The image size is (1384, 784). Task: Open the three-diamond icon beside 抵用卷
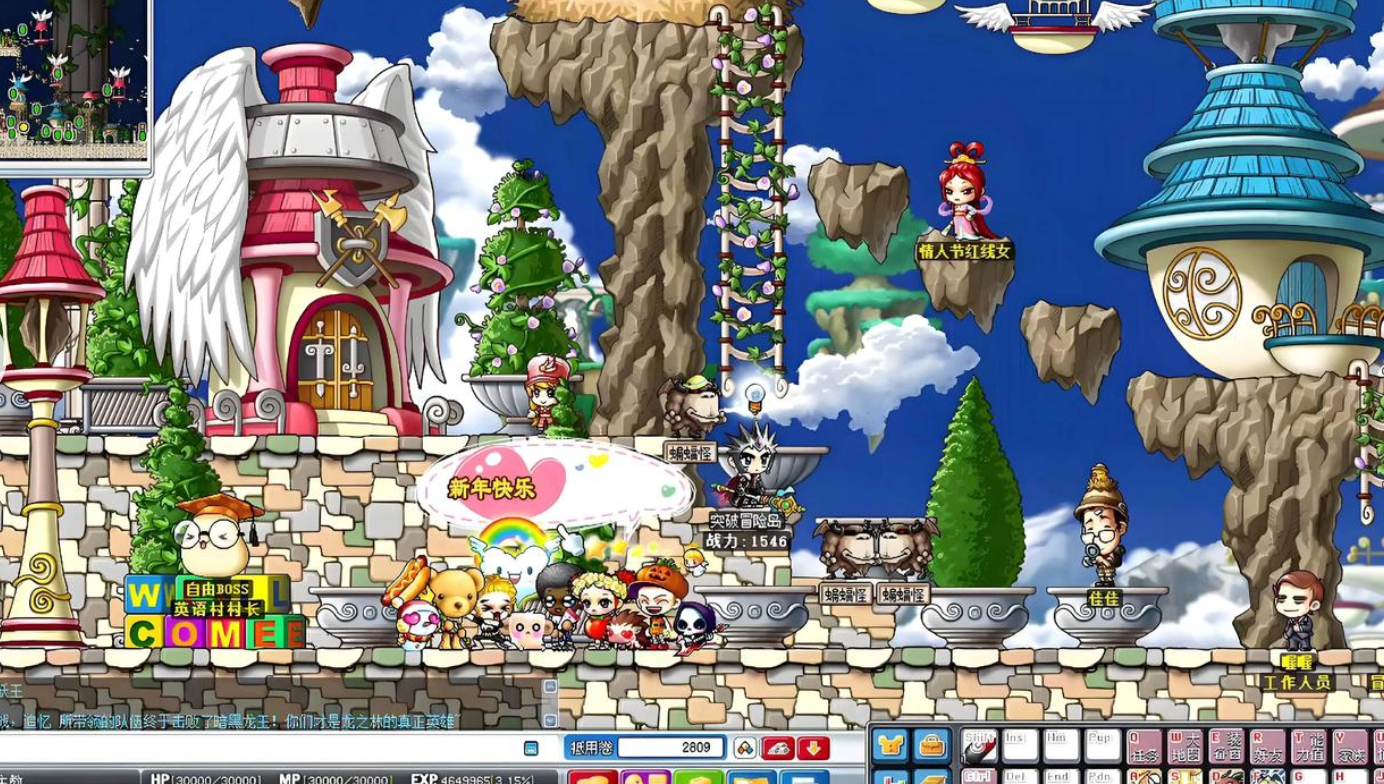(745, 747)
